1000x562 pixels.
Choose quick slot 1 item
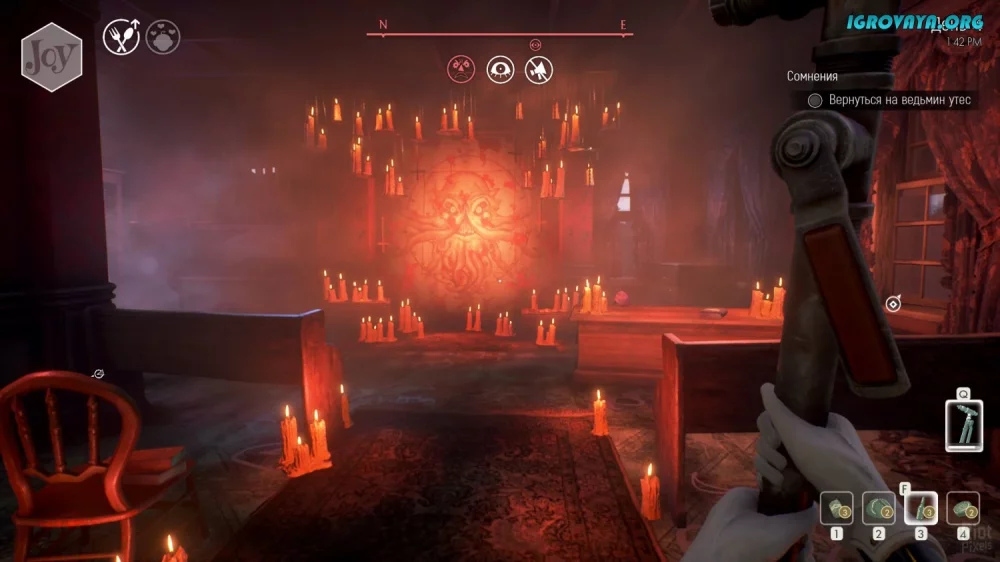[x=836, y=509]
